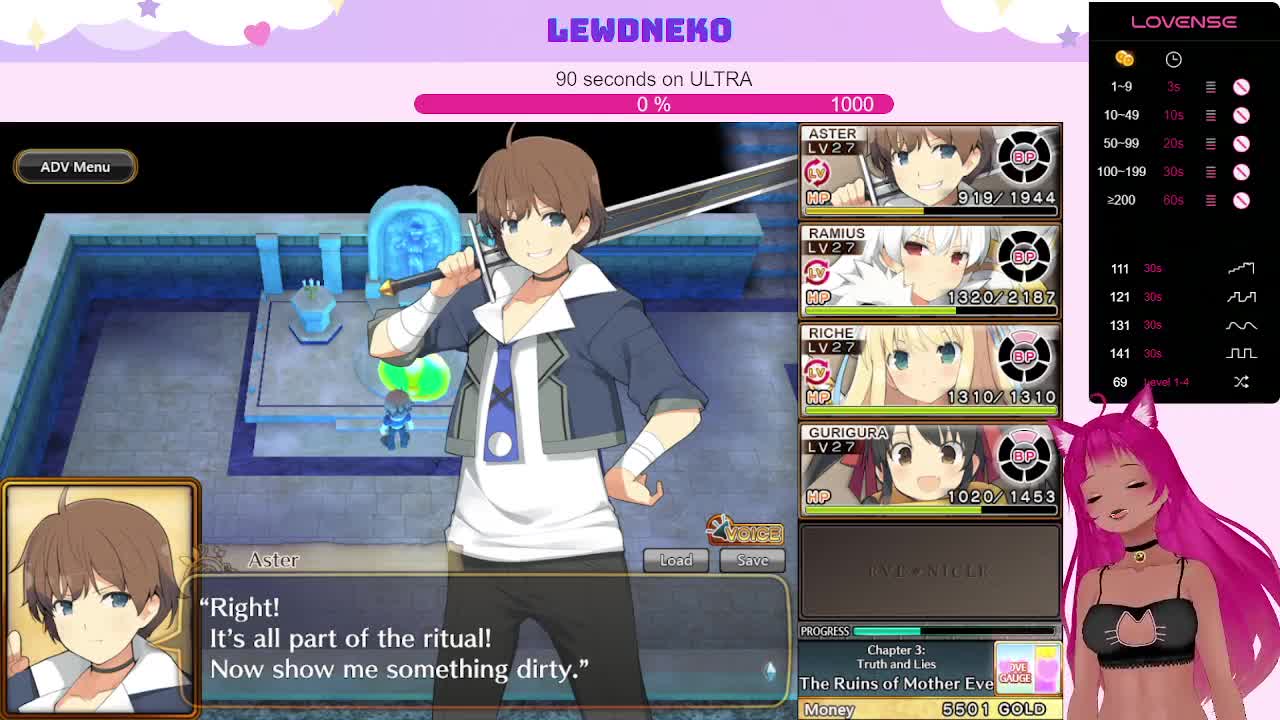
Task: Advance the dialogue via the blue arrow
Action: pyautogui.click(x=770, y=671)
